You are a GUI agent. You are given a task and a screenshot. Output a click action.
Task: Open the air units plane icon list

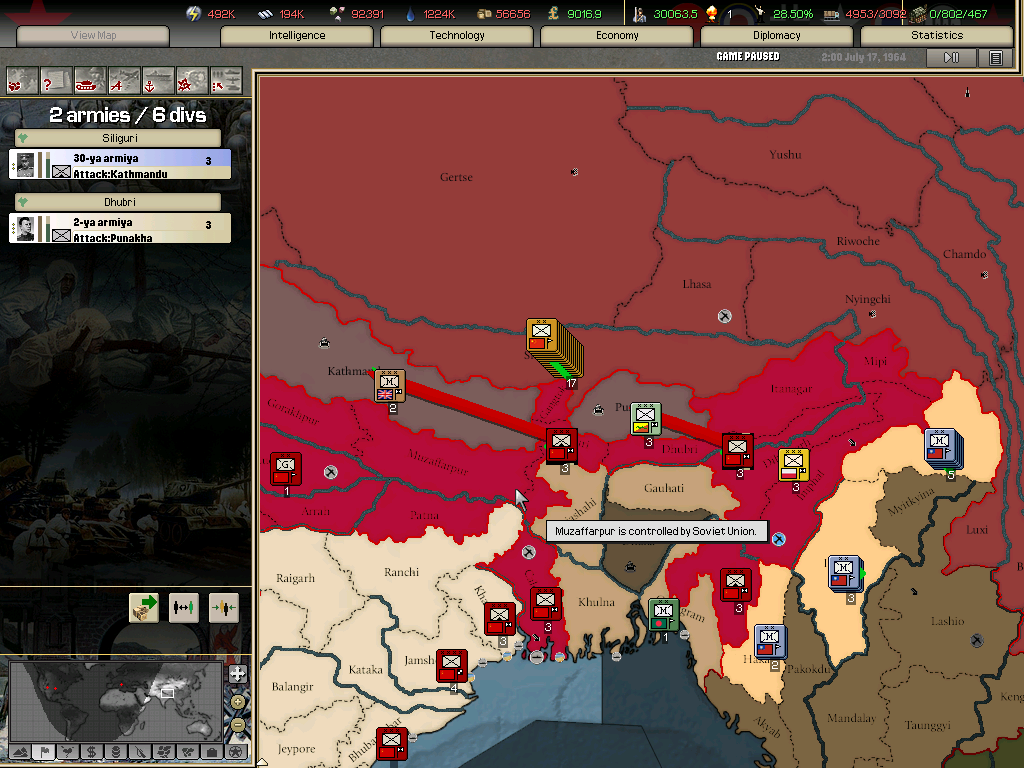[124, 79]
